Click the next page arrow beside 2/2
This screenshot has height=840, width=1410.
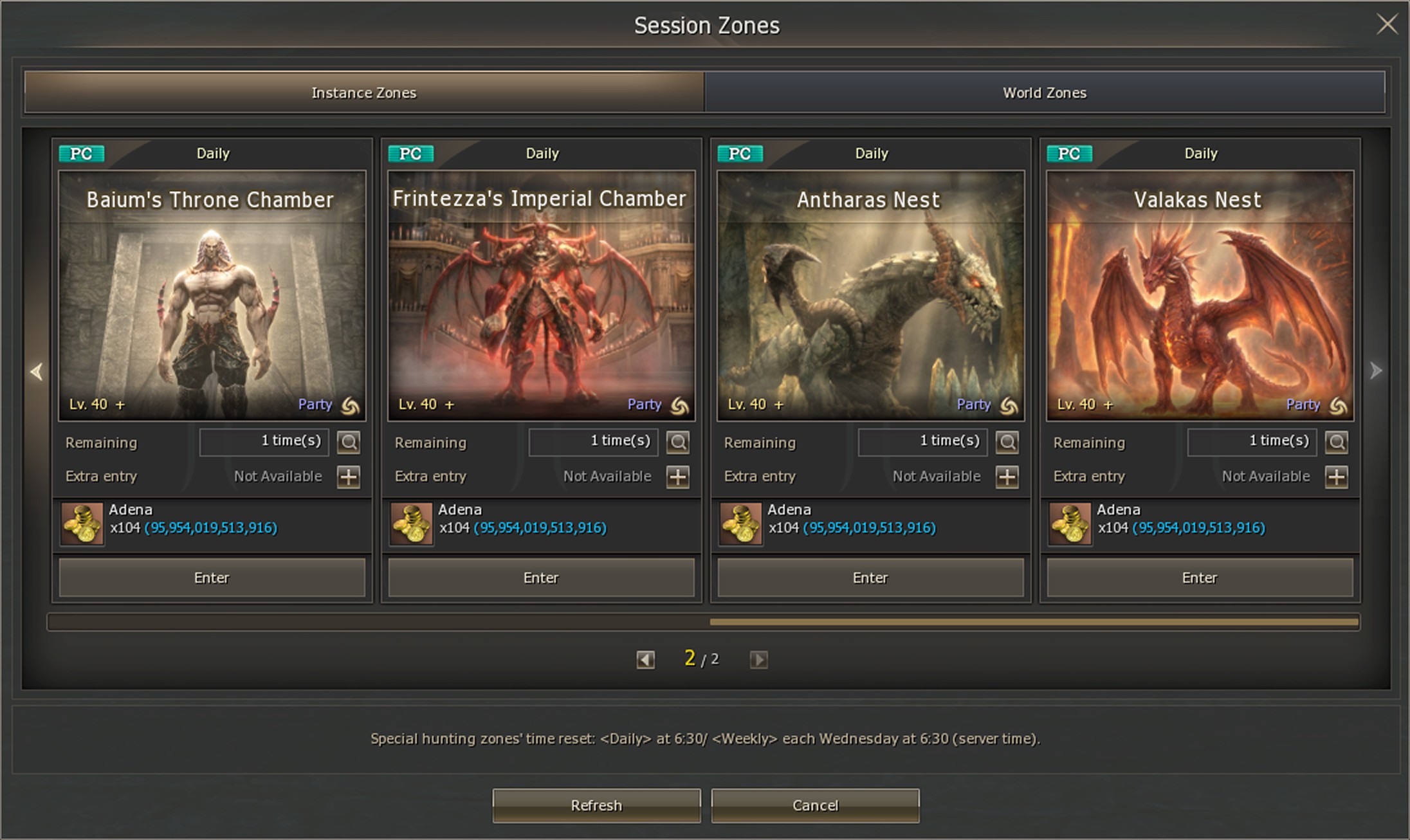click(758, 659)
